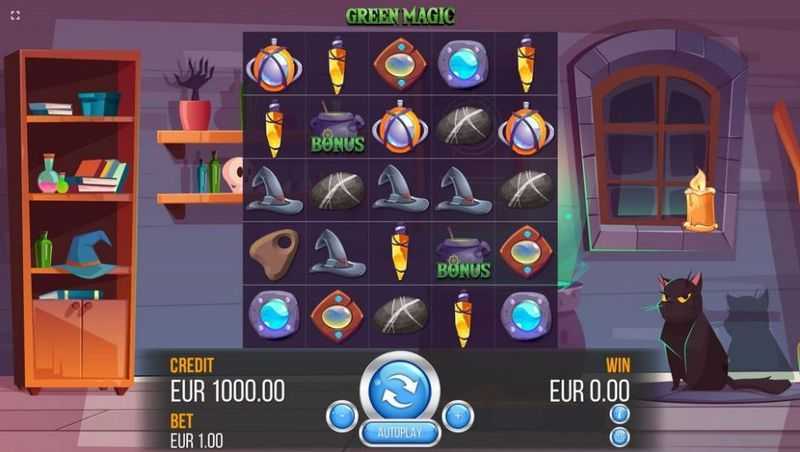Spin the reels with the blue arrows button

399,389
